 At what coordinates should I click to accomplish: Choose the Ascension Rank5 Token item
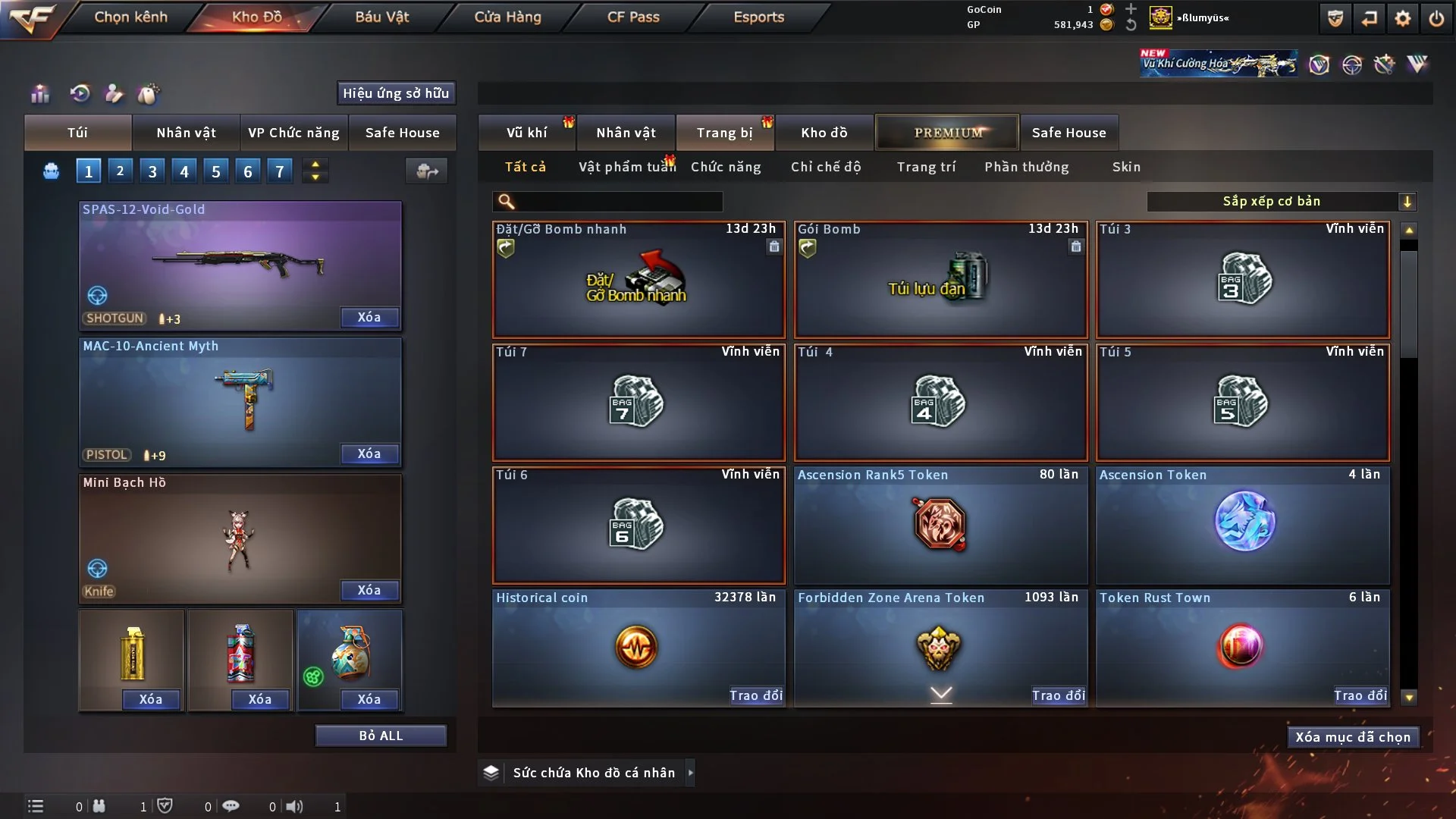[x=940, y=525]
